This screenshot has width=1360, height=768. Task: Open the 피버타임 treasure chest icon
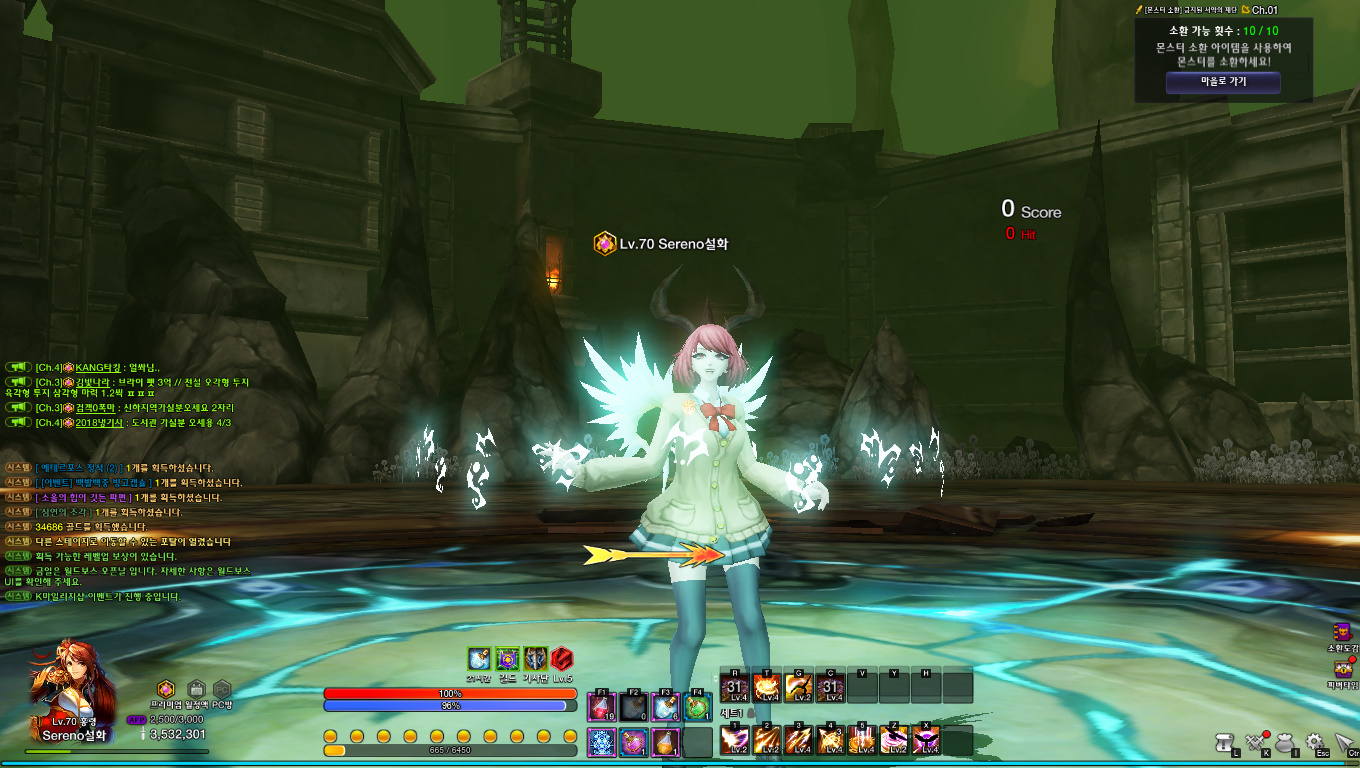pyautogui.click(x=1342, y=670)
